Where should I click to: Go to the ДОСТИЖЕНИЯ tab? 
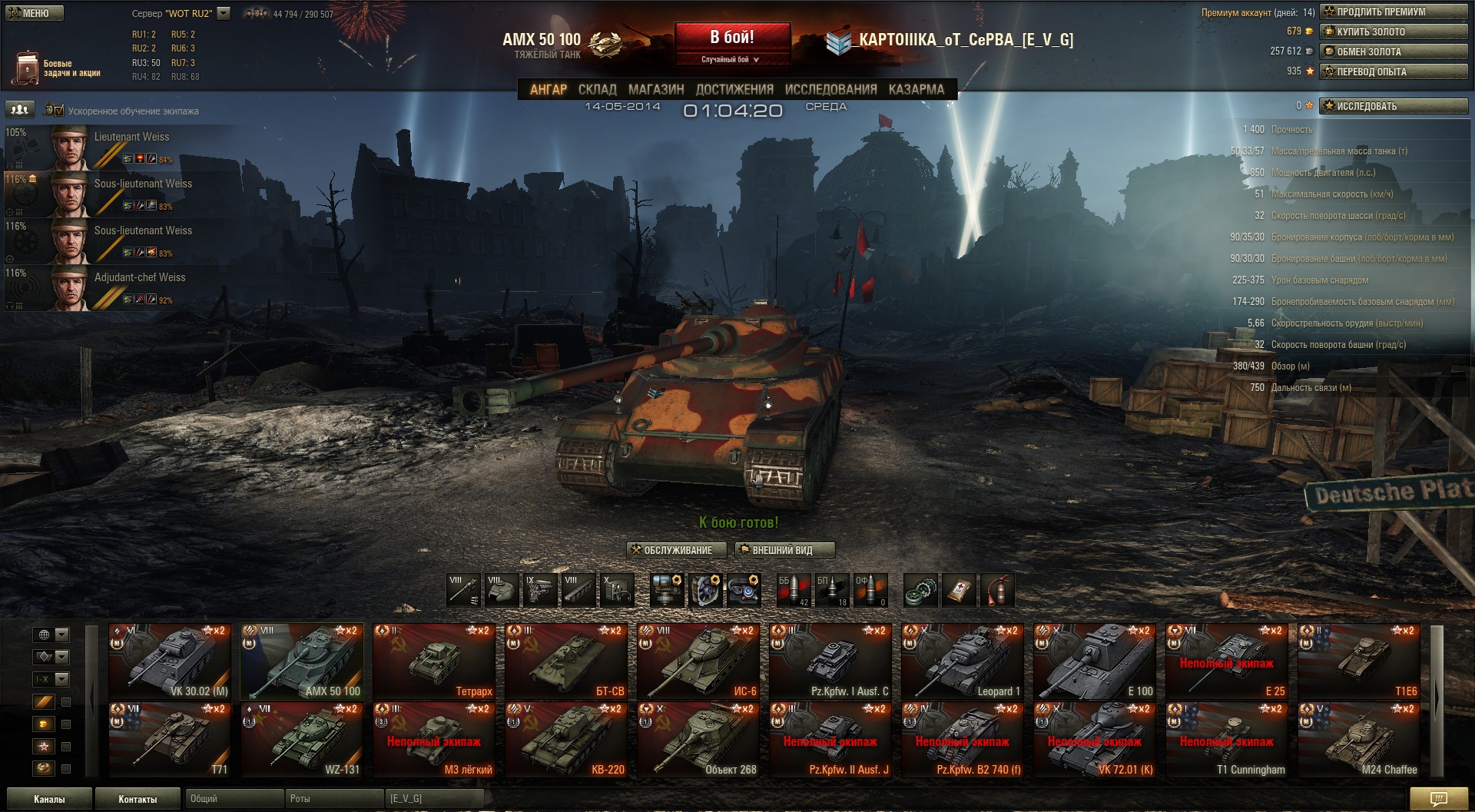pos(734,89)
